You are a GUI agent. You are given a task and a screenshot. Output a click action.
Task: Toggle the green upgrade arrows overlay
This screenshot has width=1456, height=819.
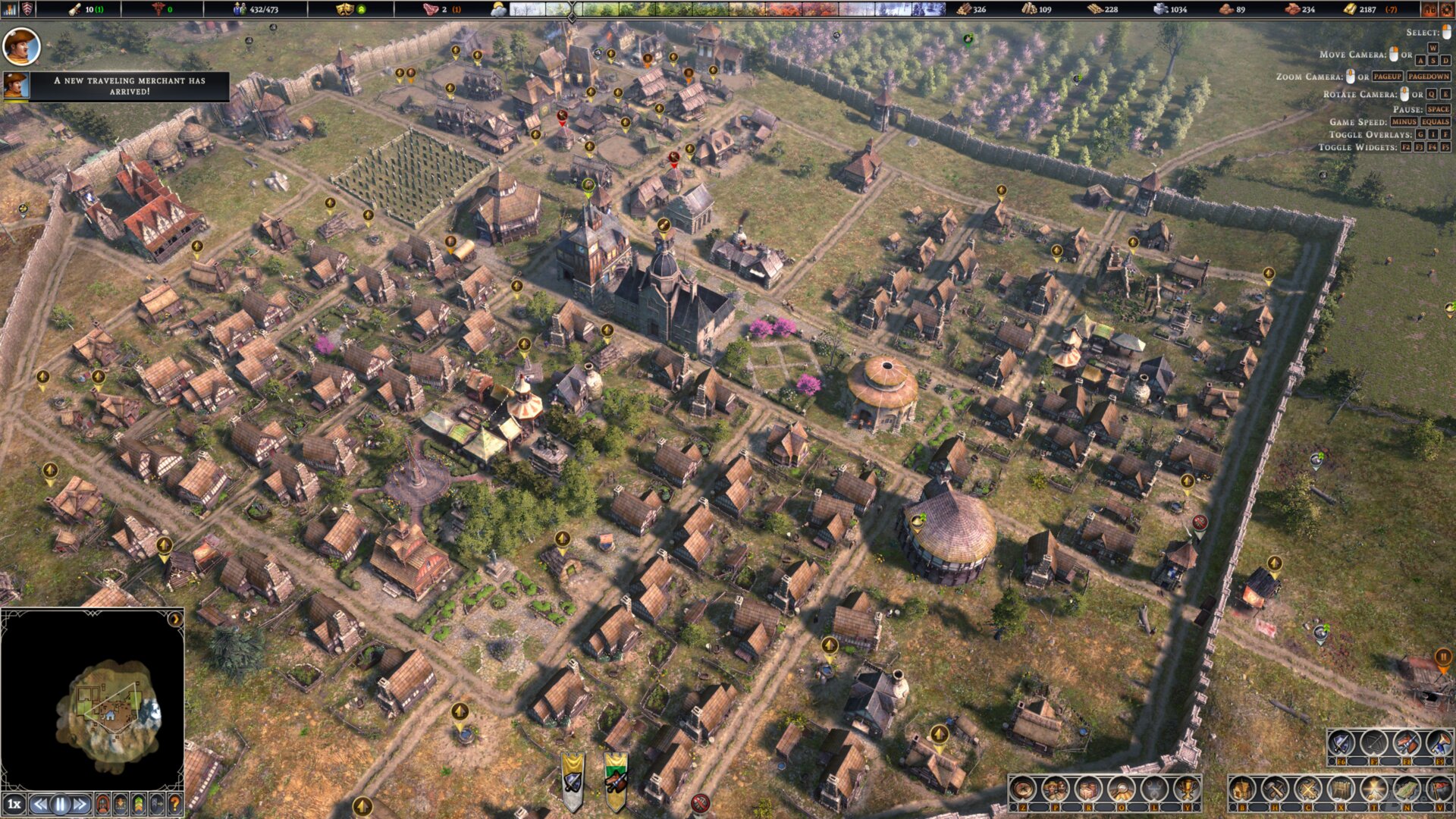(x=139, y=804)
